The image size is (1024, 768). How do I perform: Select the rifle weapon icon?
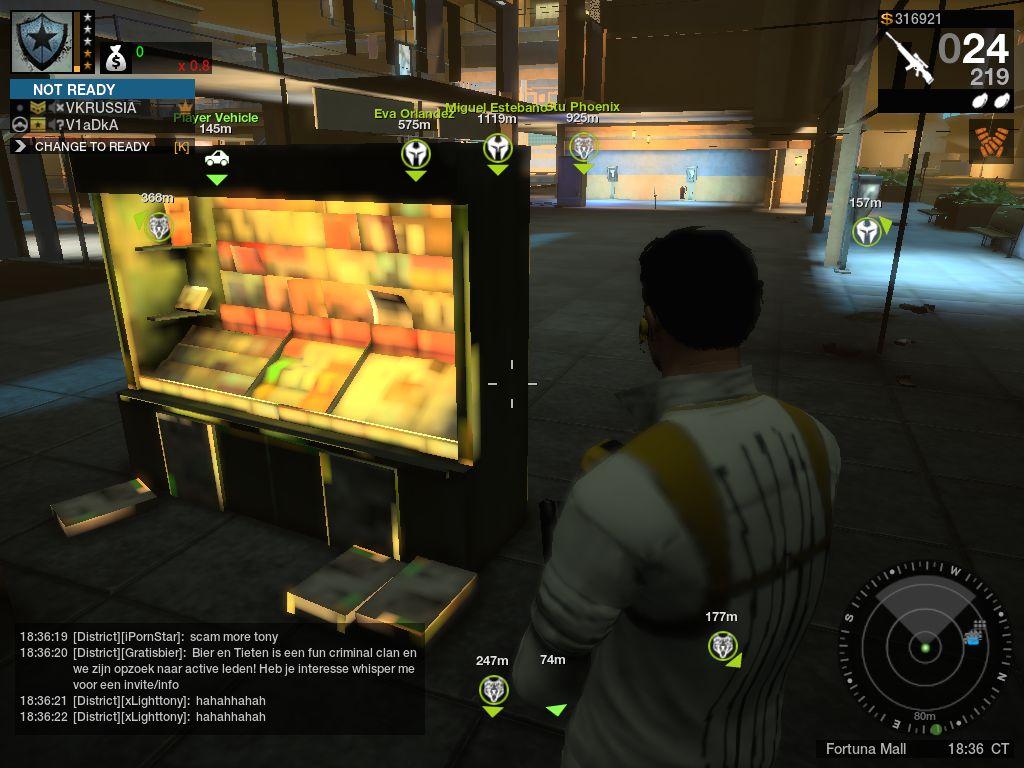tap(909, 58)
